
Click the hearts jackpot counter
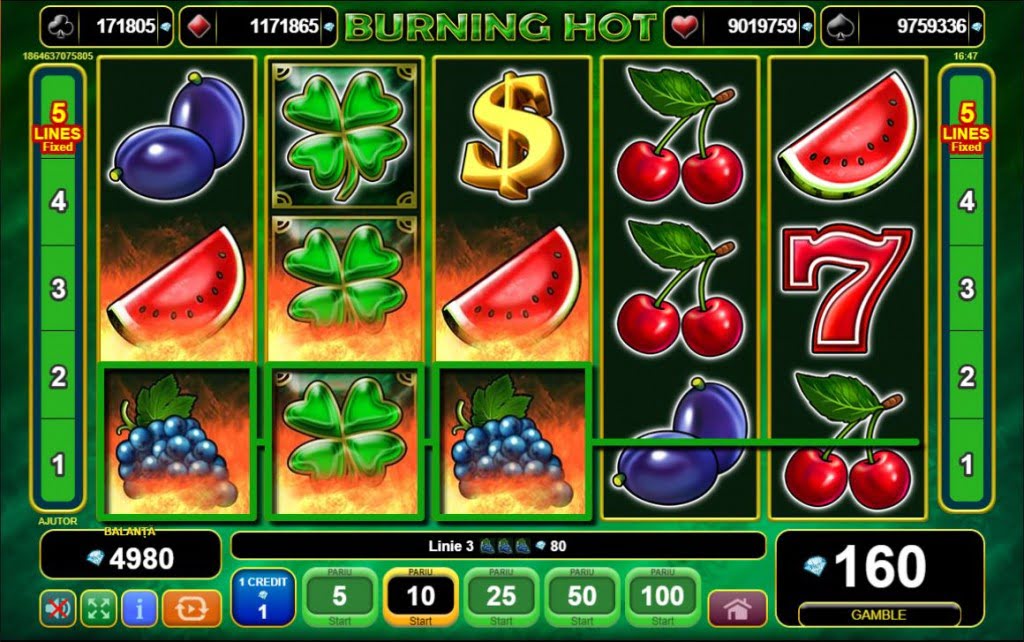(x=739, y=27)
